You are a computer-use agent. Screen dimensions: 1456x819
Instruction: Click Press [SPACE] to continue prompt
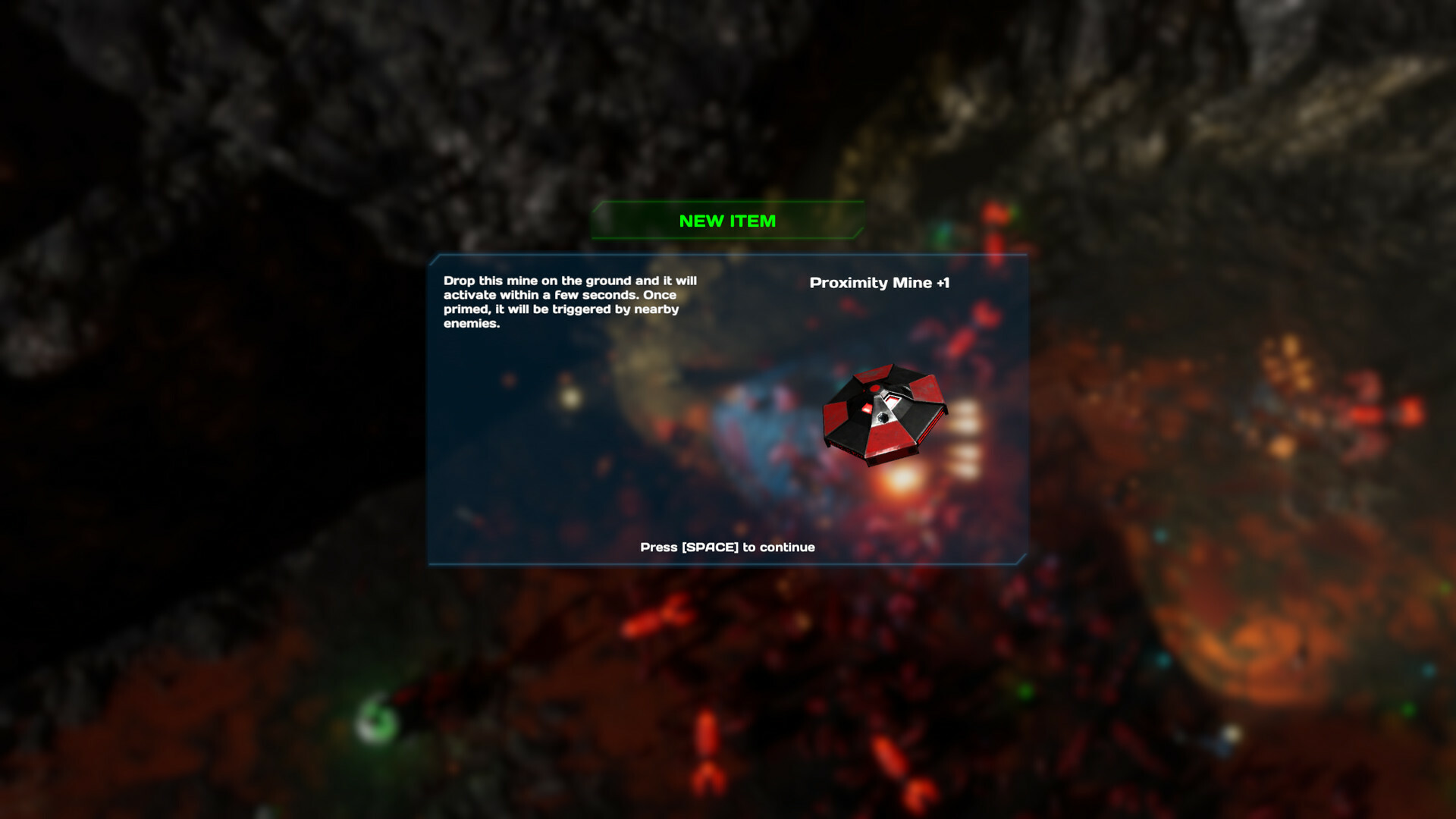coord(726,547)
